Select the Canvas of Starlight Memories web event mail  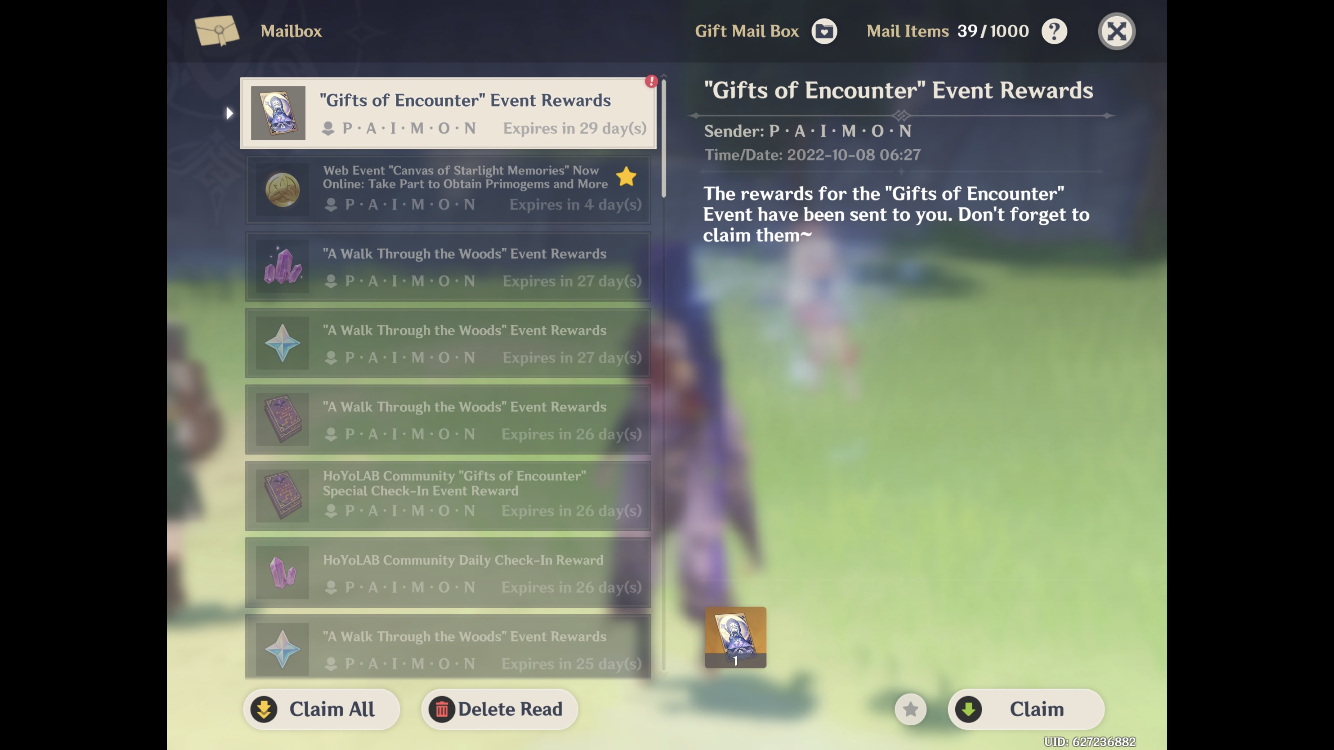(448, 189)
